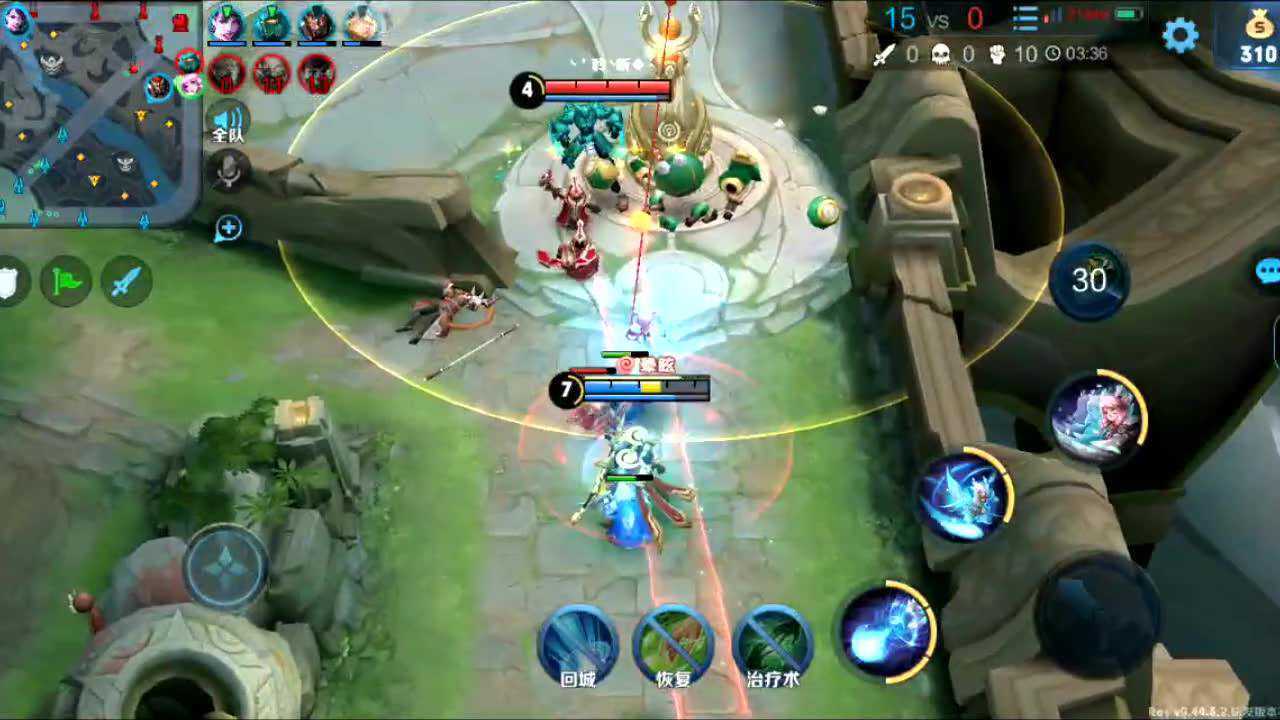This screenshot has height=720, width=1280.
Task: Activate 回城 recall to base
Action: pyautogui.click(x=578, y=645)
